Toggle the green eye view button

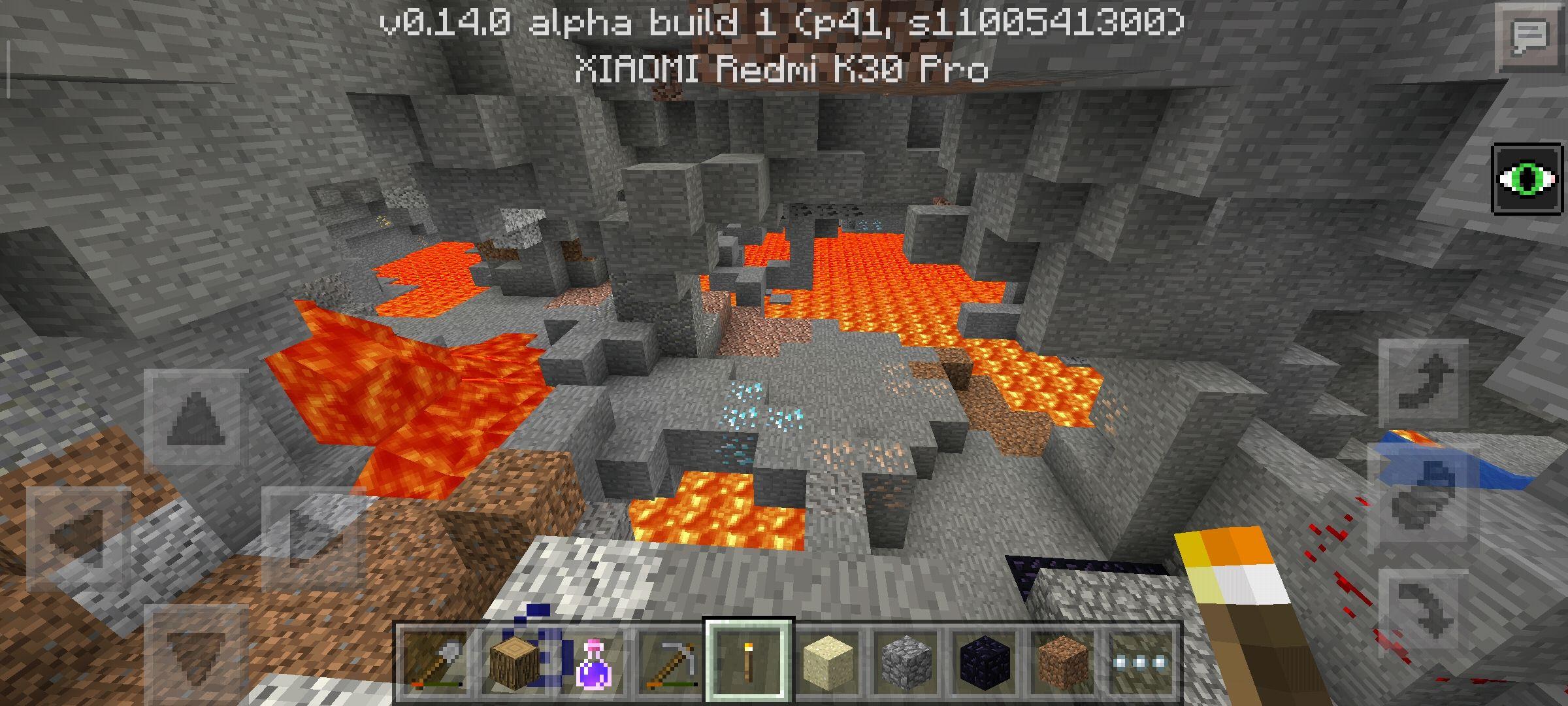[x=1527, y=180]
